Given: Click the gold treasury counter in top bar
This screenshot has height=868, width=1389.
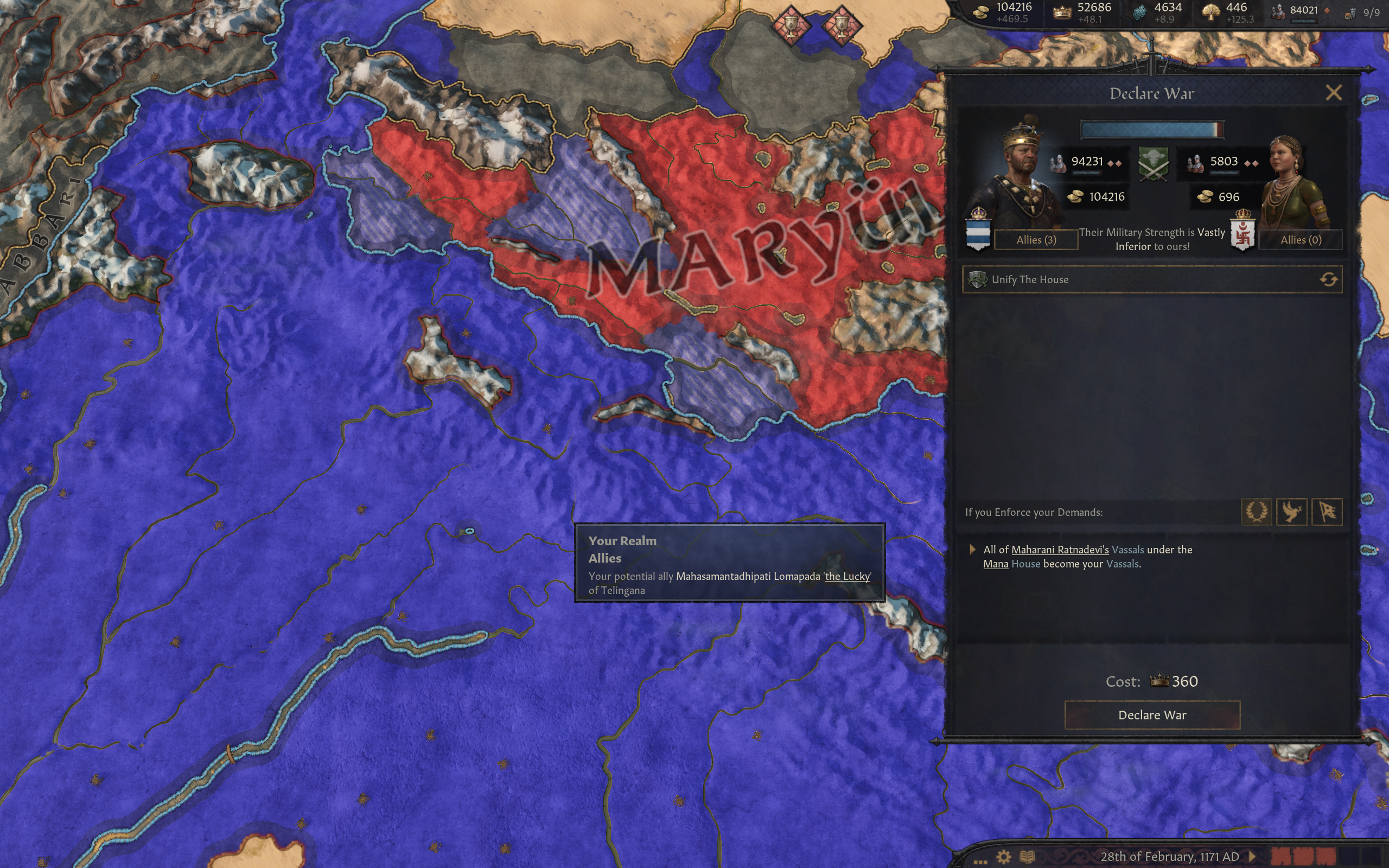Looking at the screenshot, I should (1004, 12).
